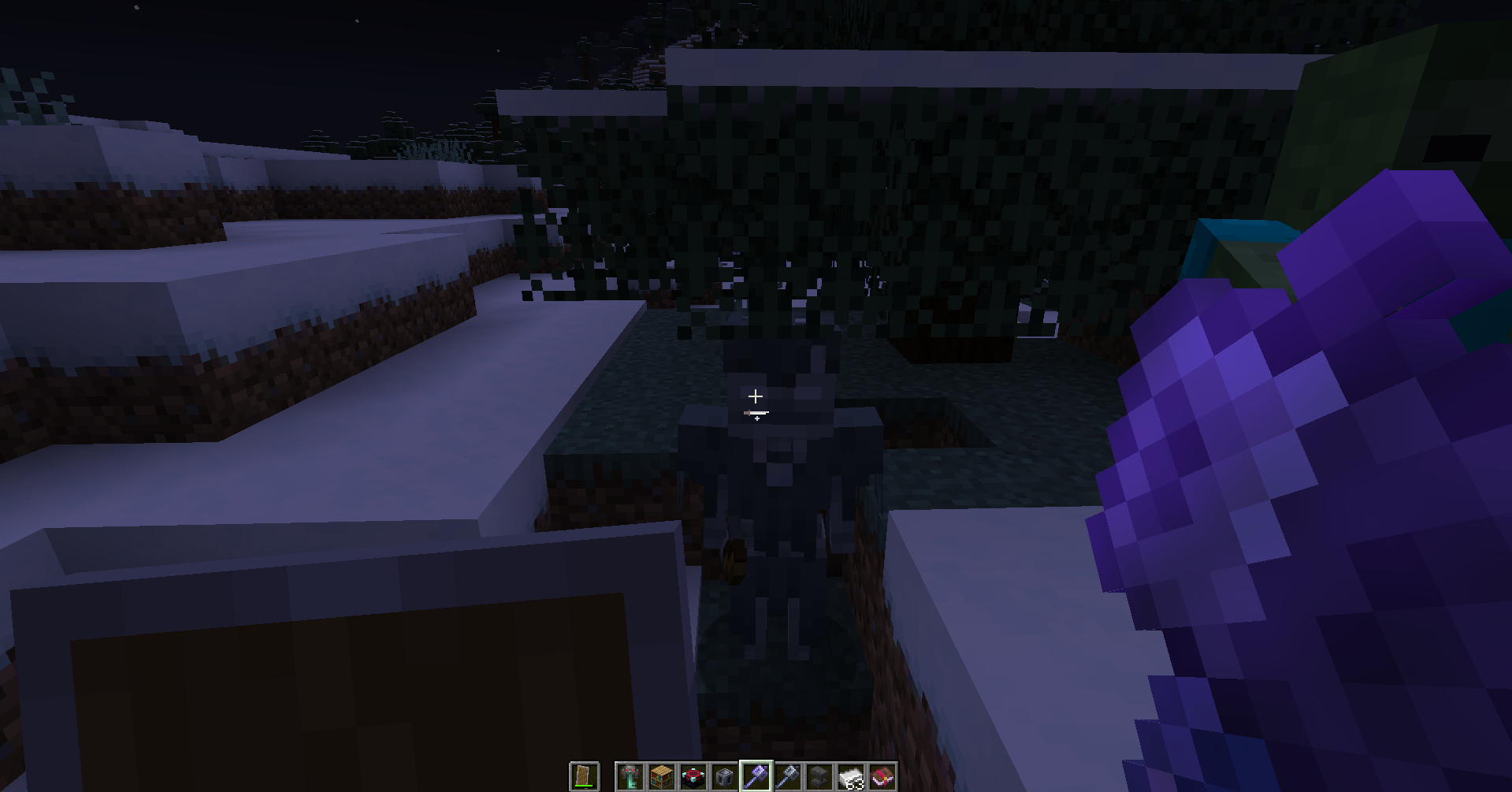The image size is (1512, 792).
Task: Select the teal trial key in the hotbar
Action: 630,777
